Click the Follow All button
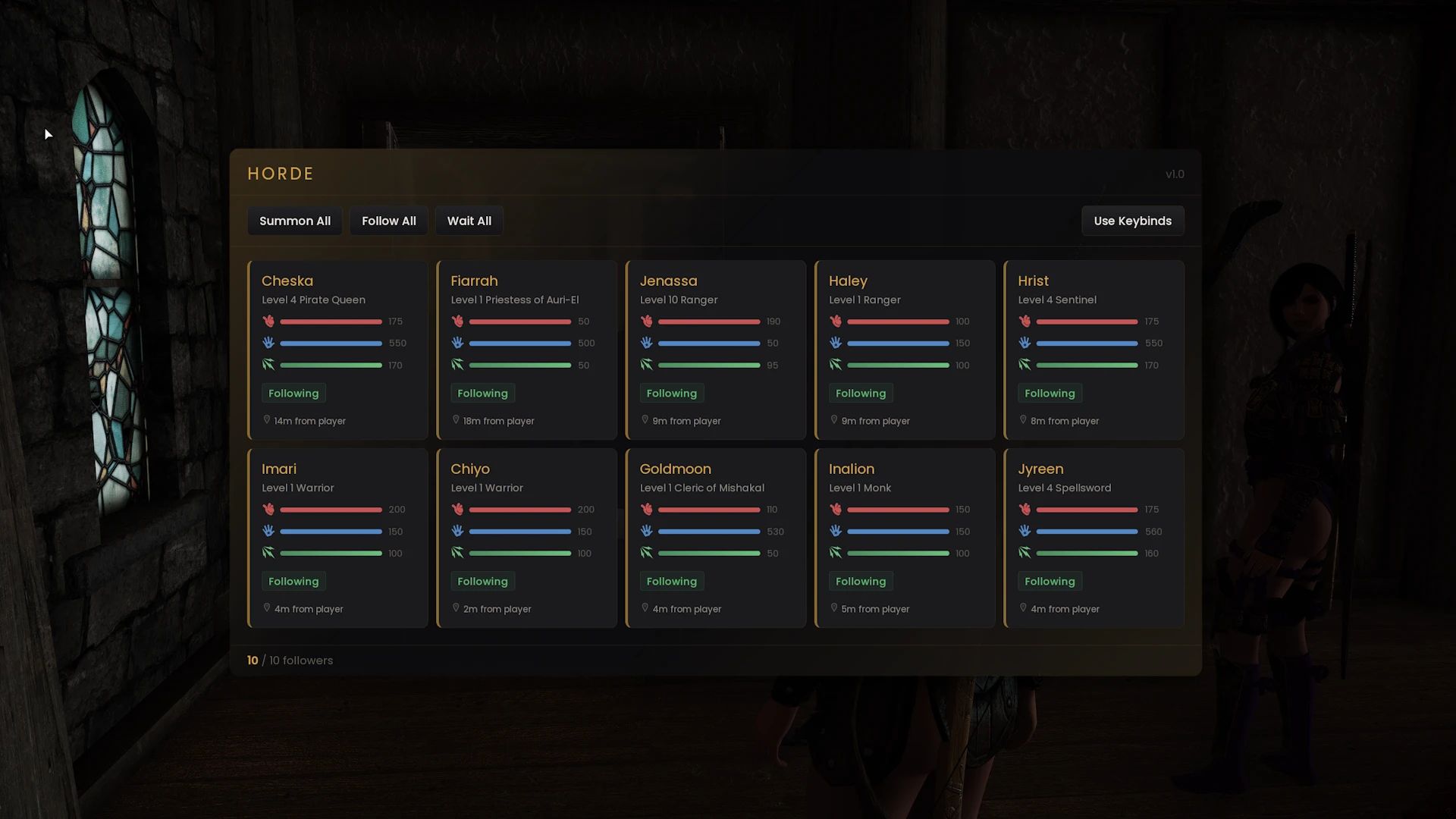The width and height of the screenshot is (1456, 819). point(388,221)
